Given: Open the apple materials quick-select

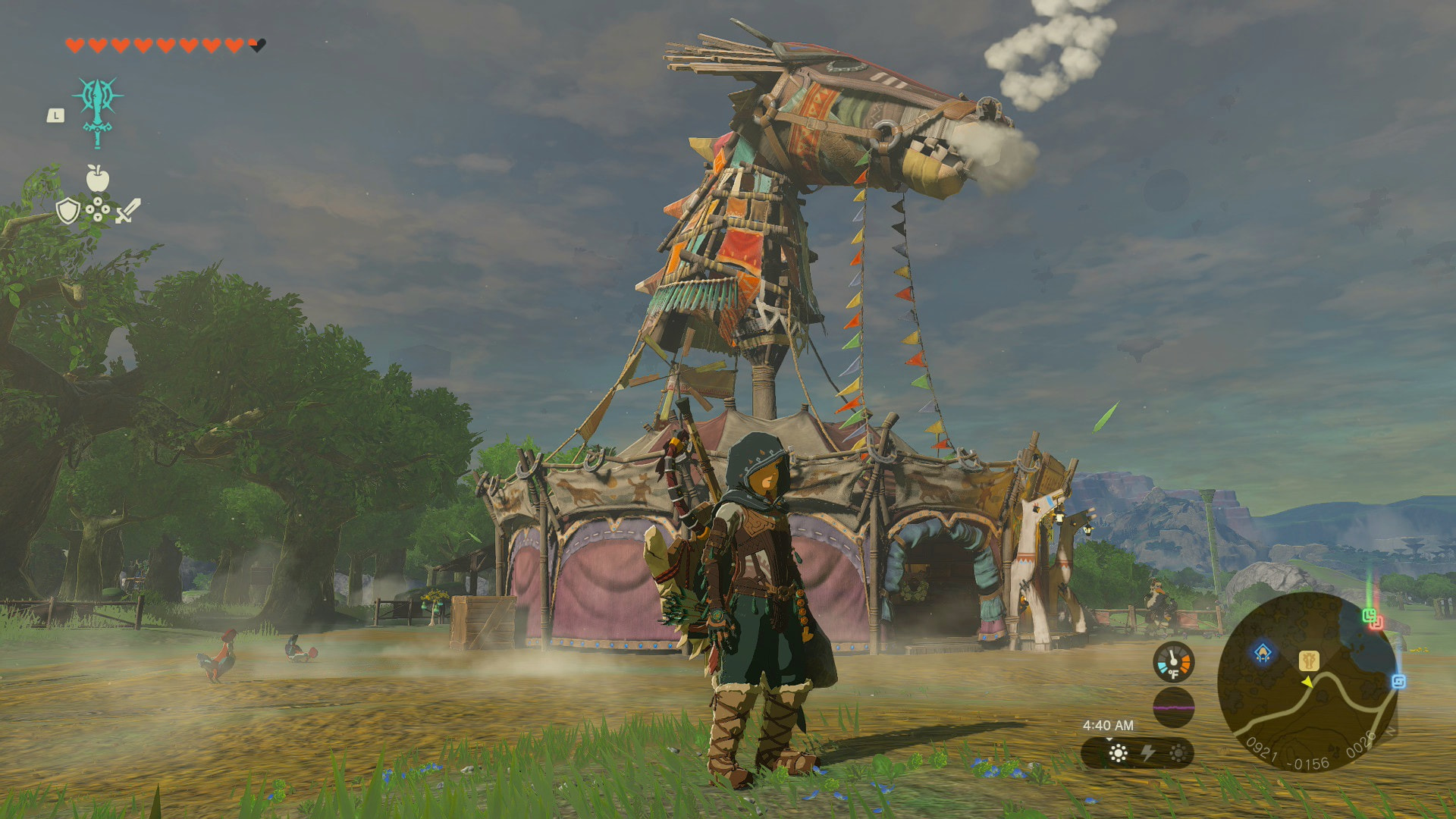Looking at the screenshot, I should click(x=97, y=179).
